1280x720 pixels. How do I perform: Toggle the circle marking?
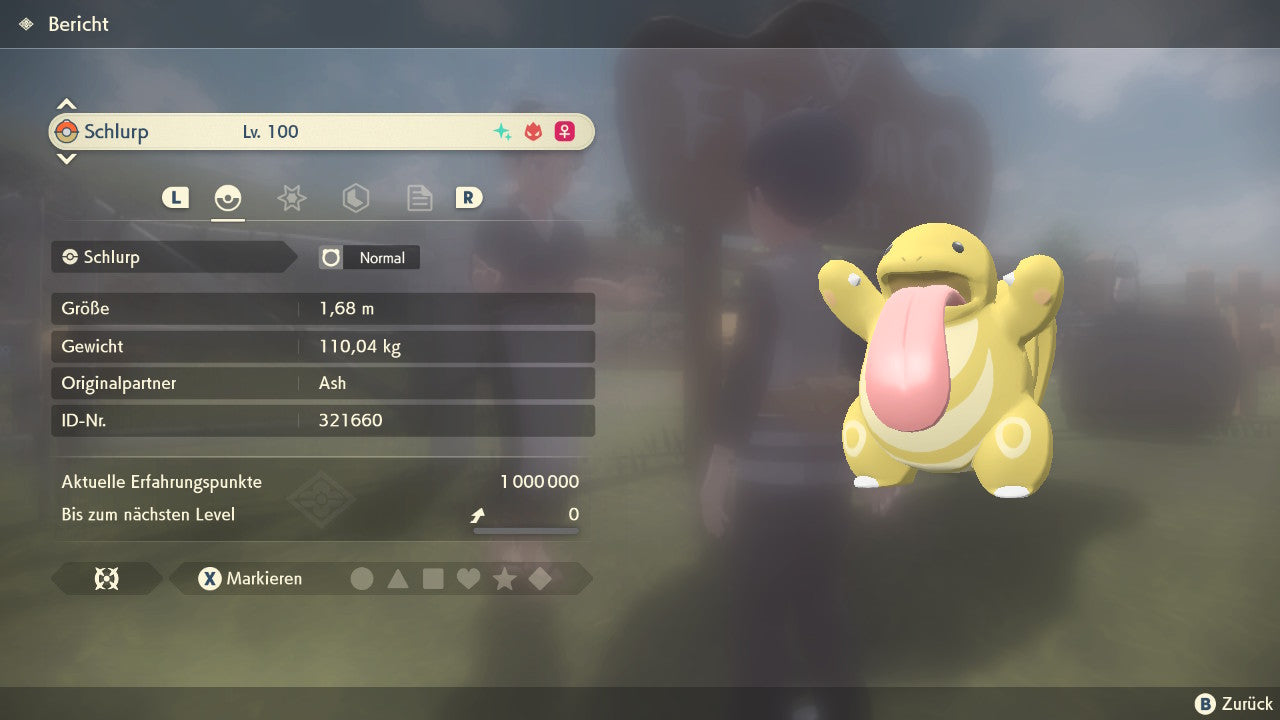point(362,578)
